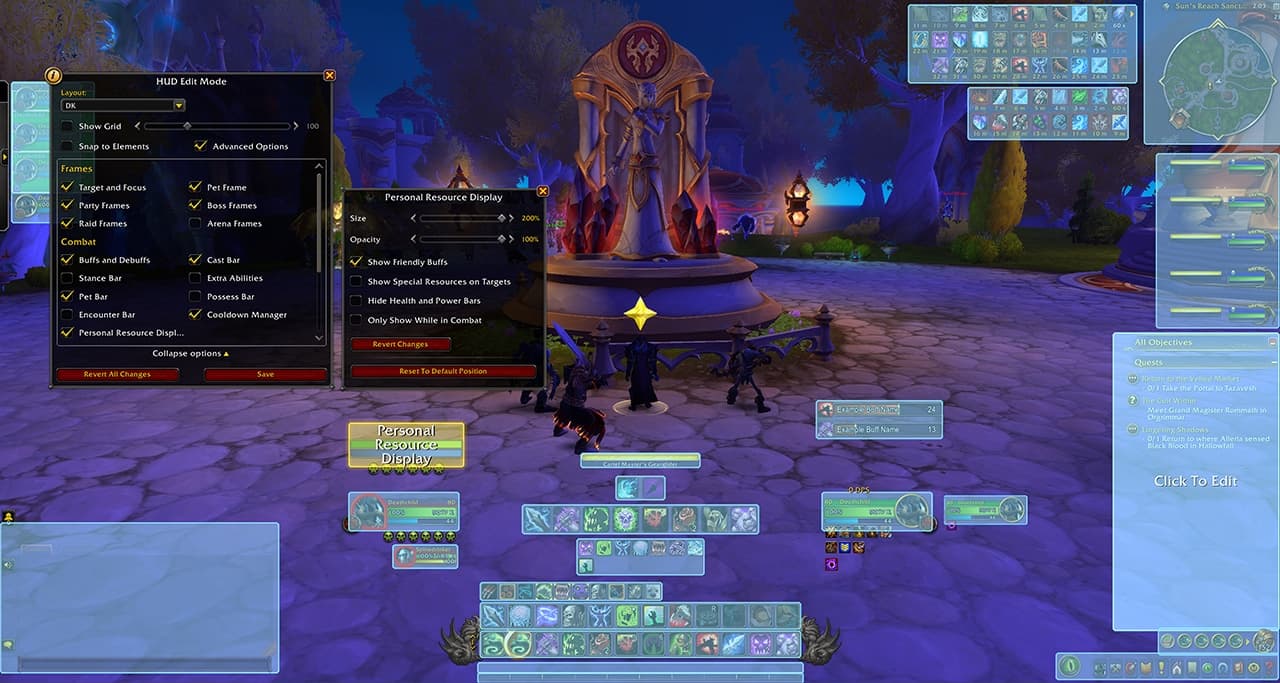The height and width of the screenshot is (683, 1280).
Task: Uncheck Show Friendly Buffs
Action: (356, 262)
